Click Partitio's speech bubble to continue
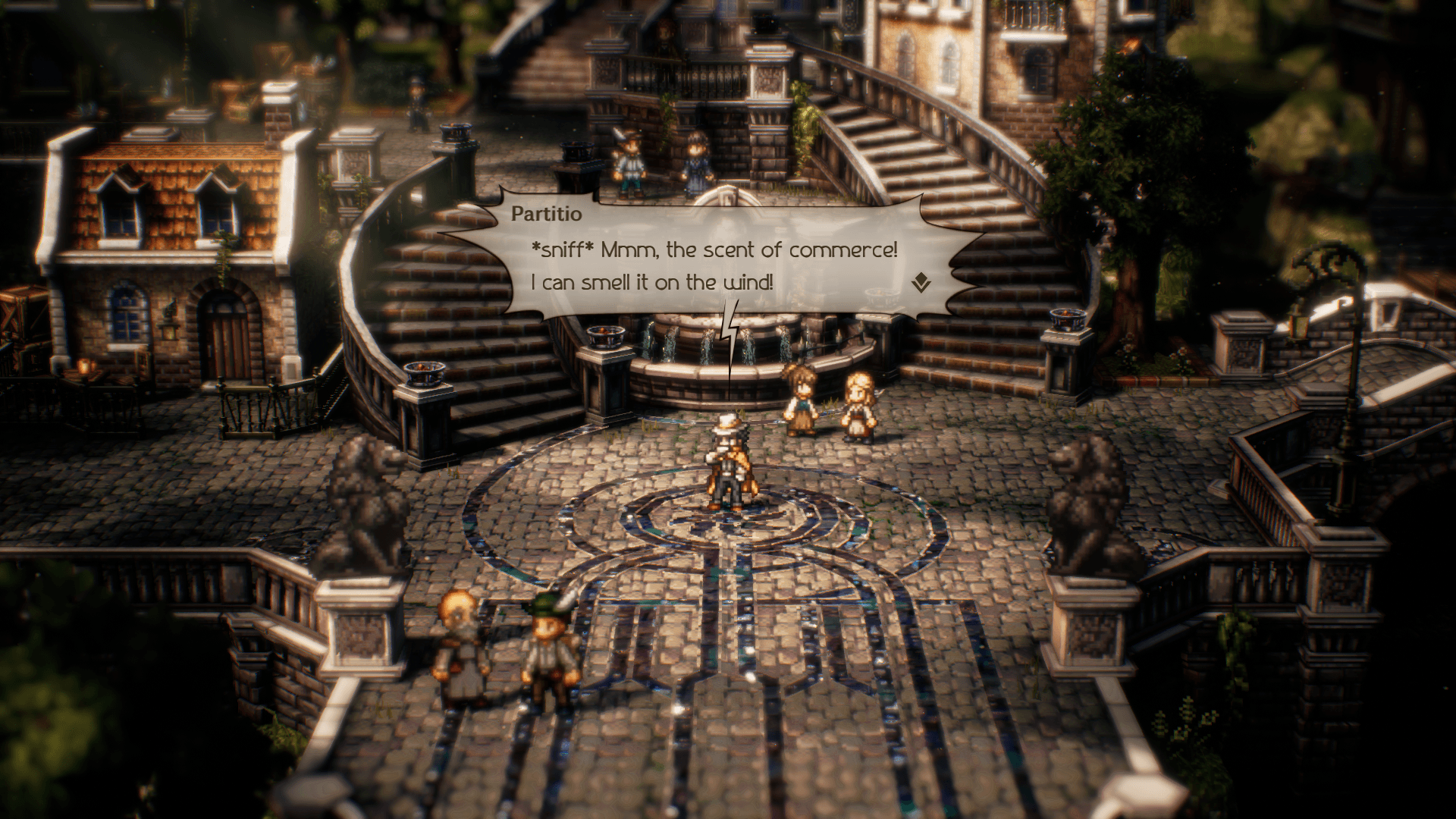The image size is (1456, 819). click(713, 258)
